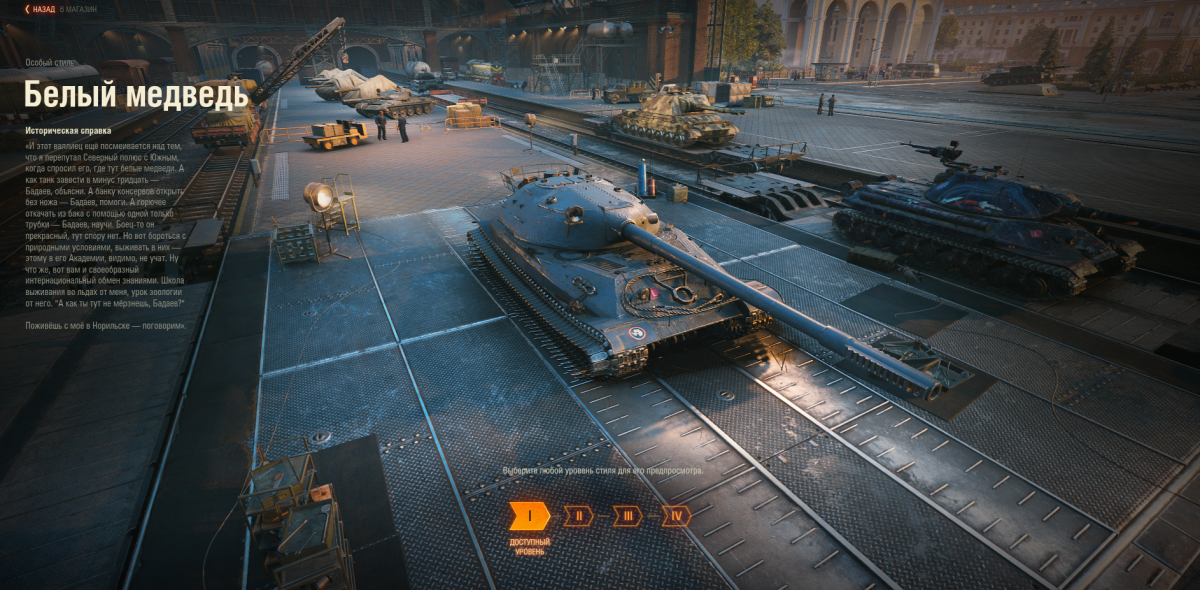Choose style level III preview
This screenshot has height=590, width=1200.
[627, 516]
